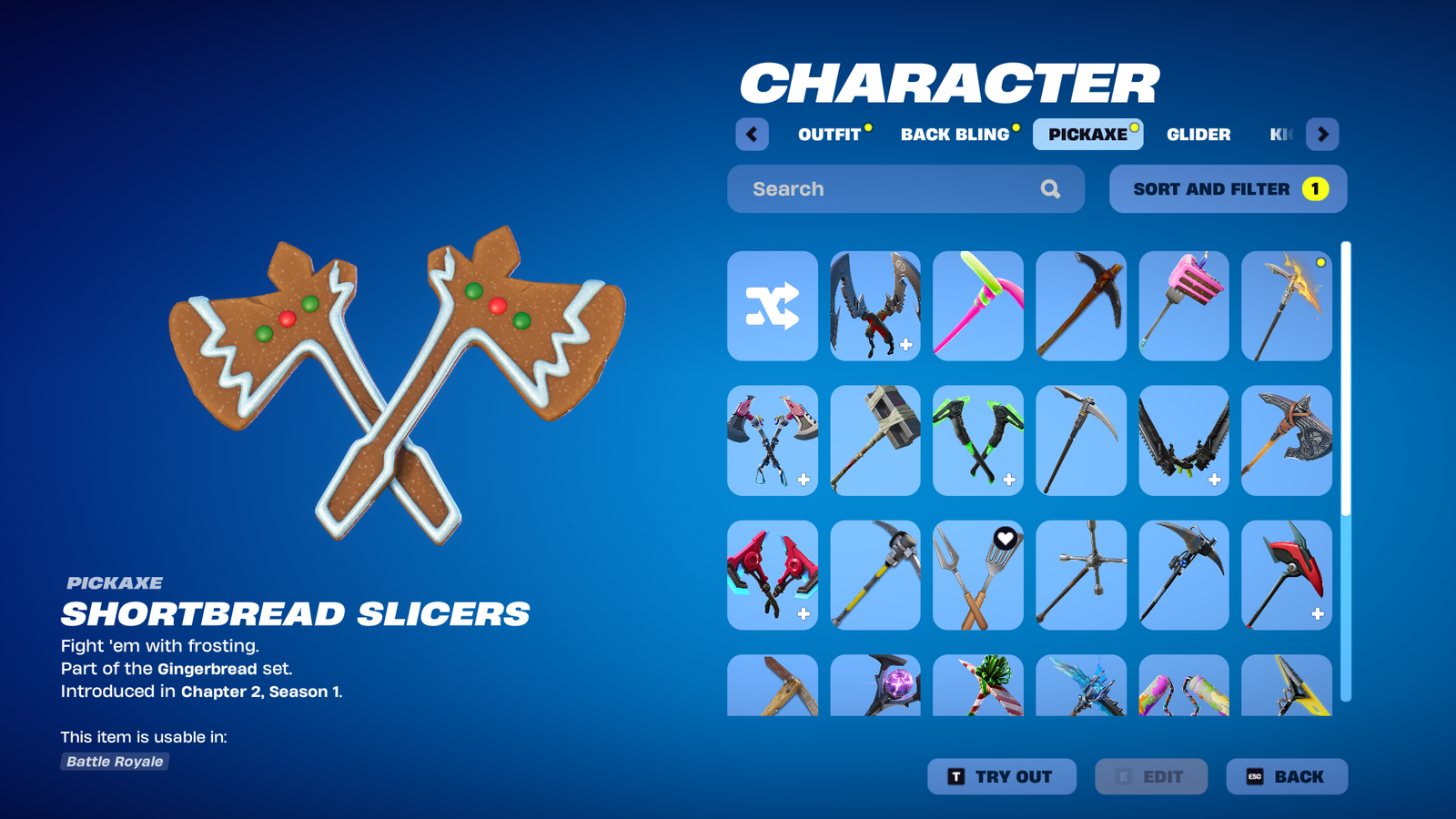Pick the red dual claw pickaxes

(x=773, y=575)
